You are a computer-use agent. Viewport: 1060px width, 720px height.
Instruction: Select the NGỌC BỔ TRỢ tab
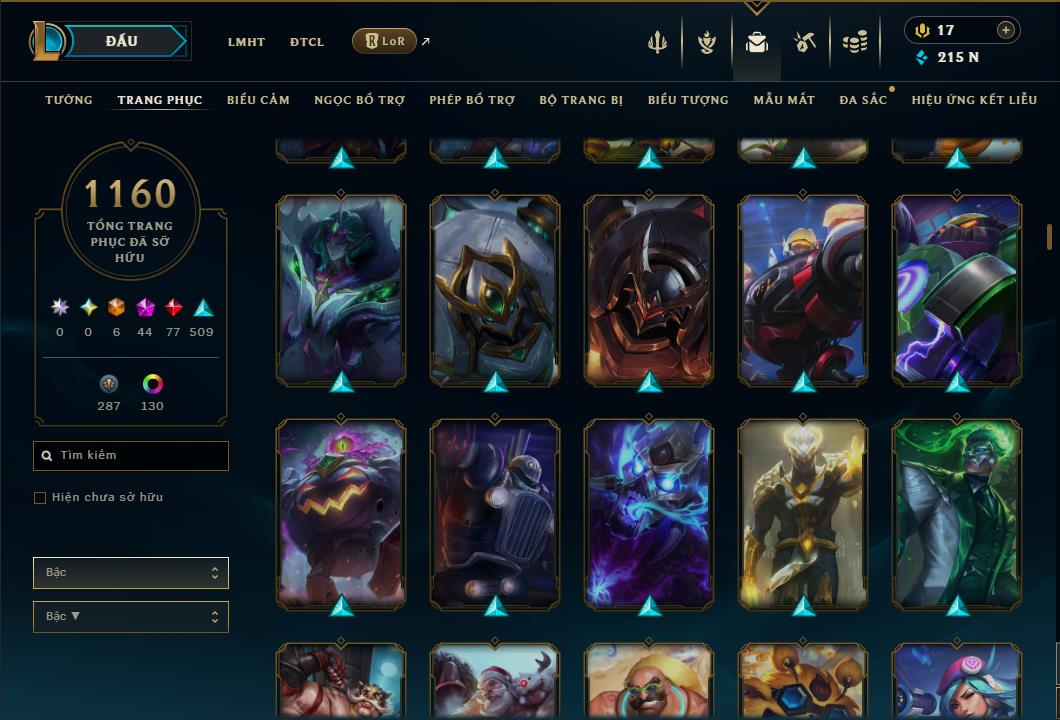coord(359,100)
